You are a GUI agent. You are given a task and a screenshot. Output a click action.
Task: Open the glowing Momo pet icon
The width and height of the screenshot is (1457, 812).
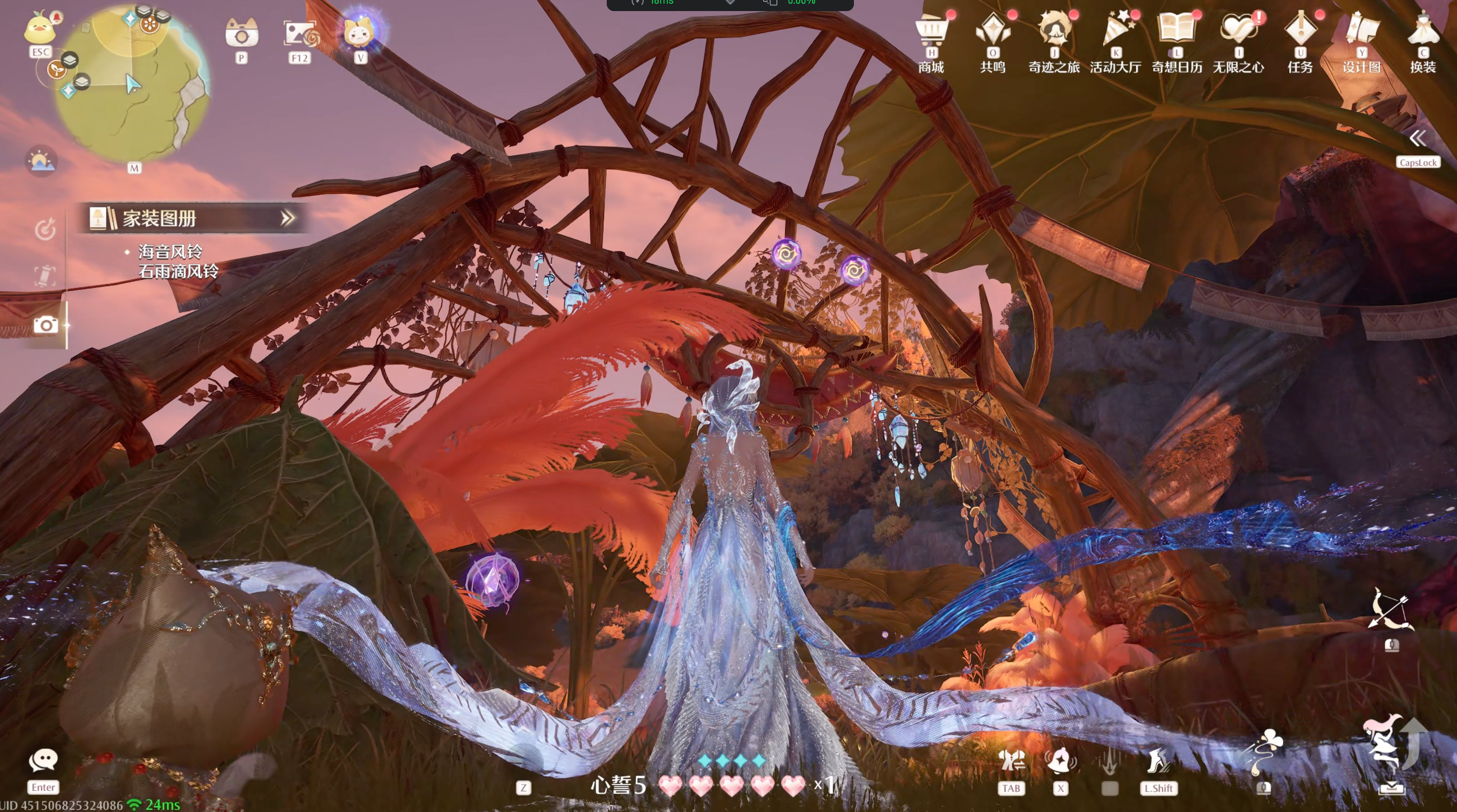[360, 32]
